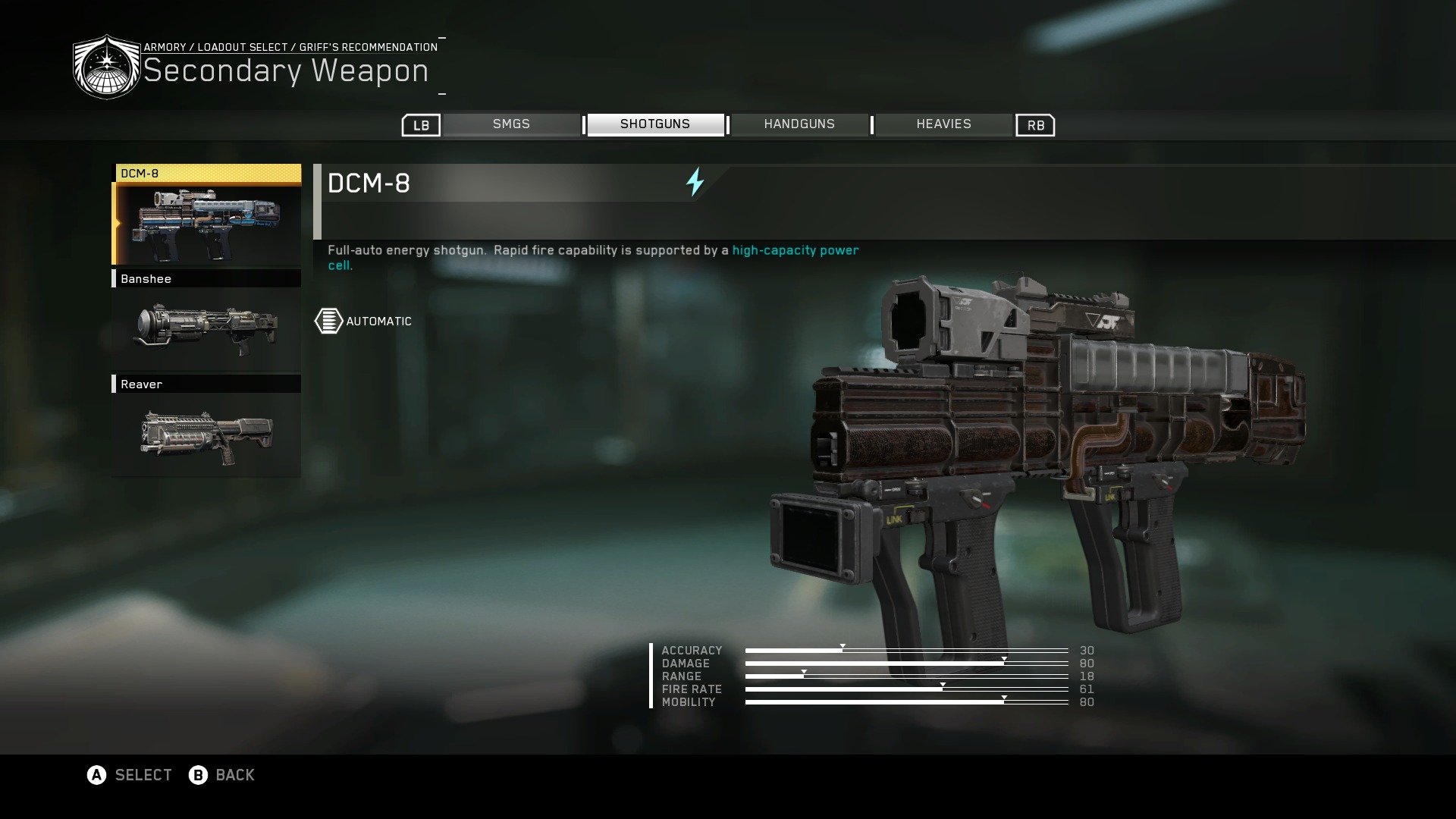Show the Heavies weapon category

pyautogui.click(x=943, y=124)
